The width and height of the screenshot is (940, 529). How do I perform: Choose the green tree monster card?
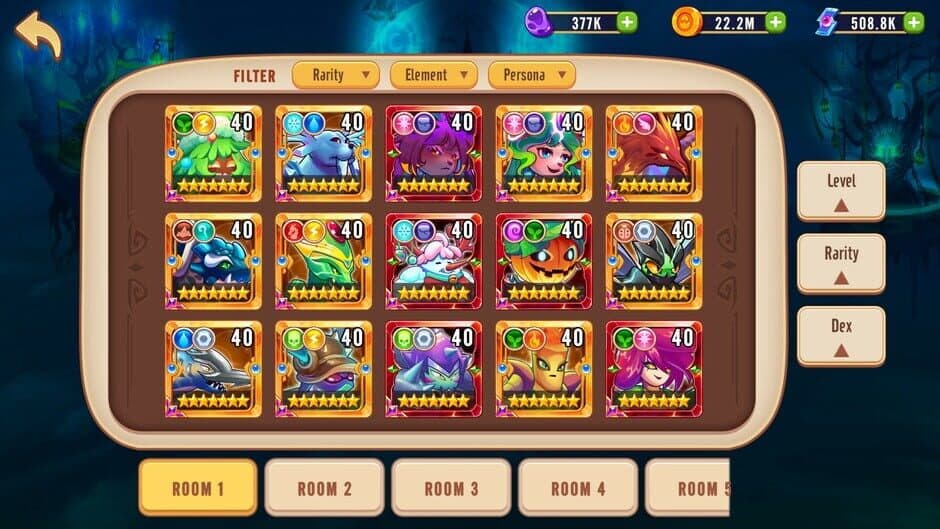[x=213, y=154]
